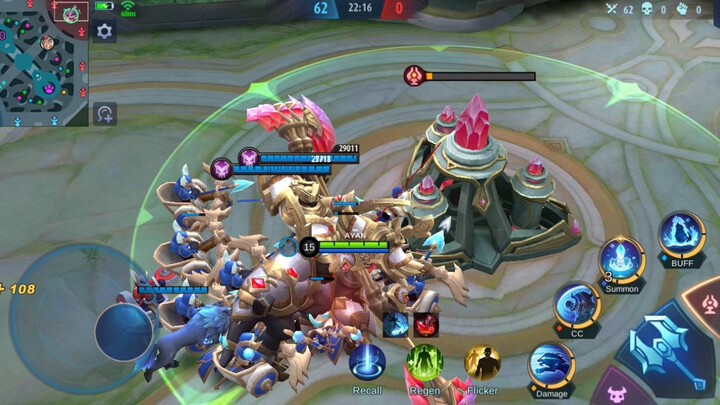Choose the attack-turret button at right edge
The height and width of the screenshot is (405, 720).
(705, 303)
